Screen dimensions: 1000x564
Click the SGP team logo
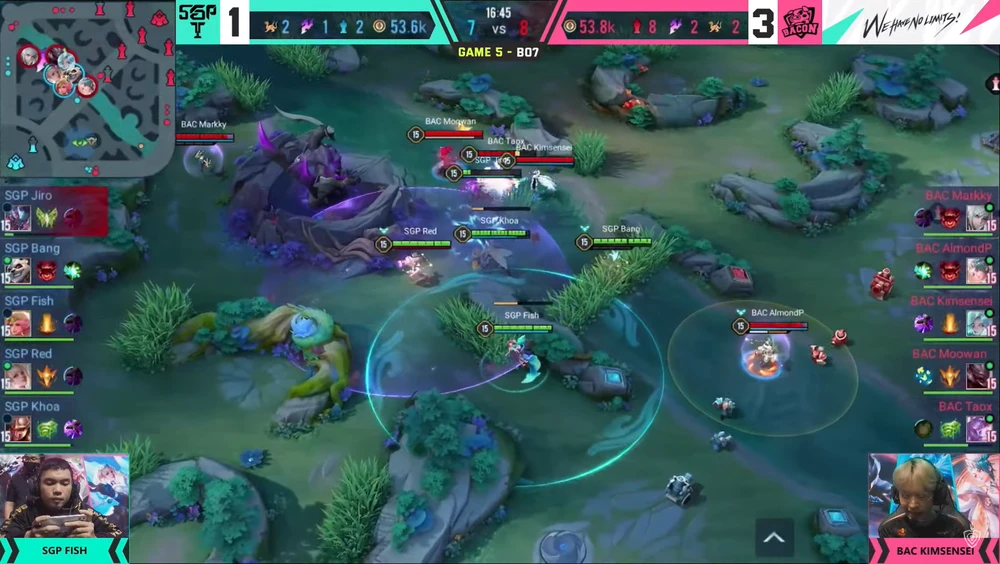(198, 21)
